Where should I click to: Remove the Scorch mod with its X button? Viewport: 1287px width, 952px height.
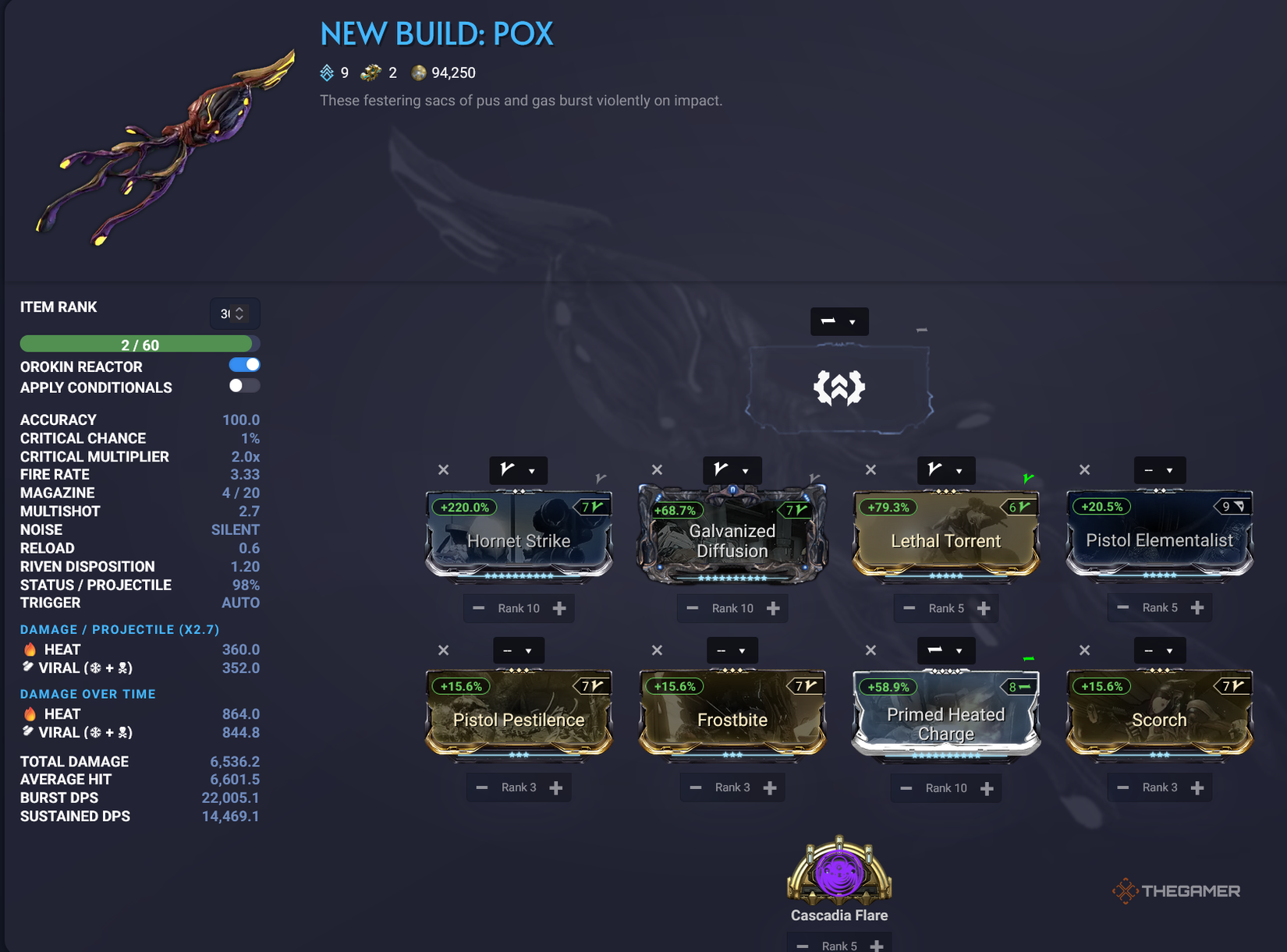[1084, 649]
